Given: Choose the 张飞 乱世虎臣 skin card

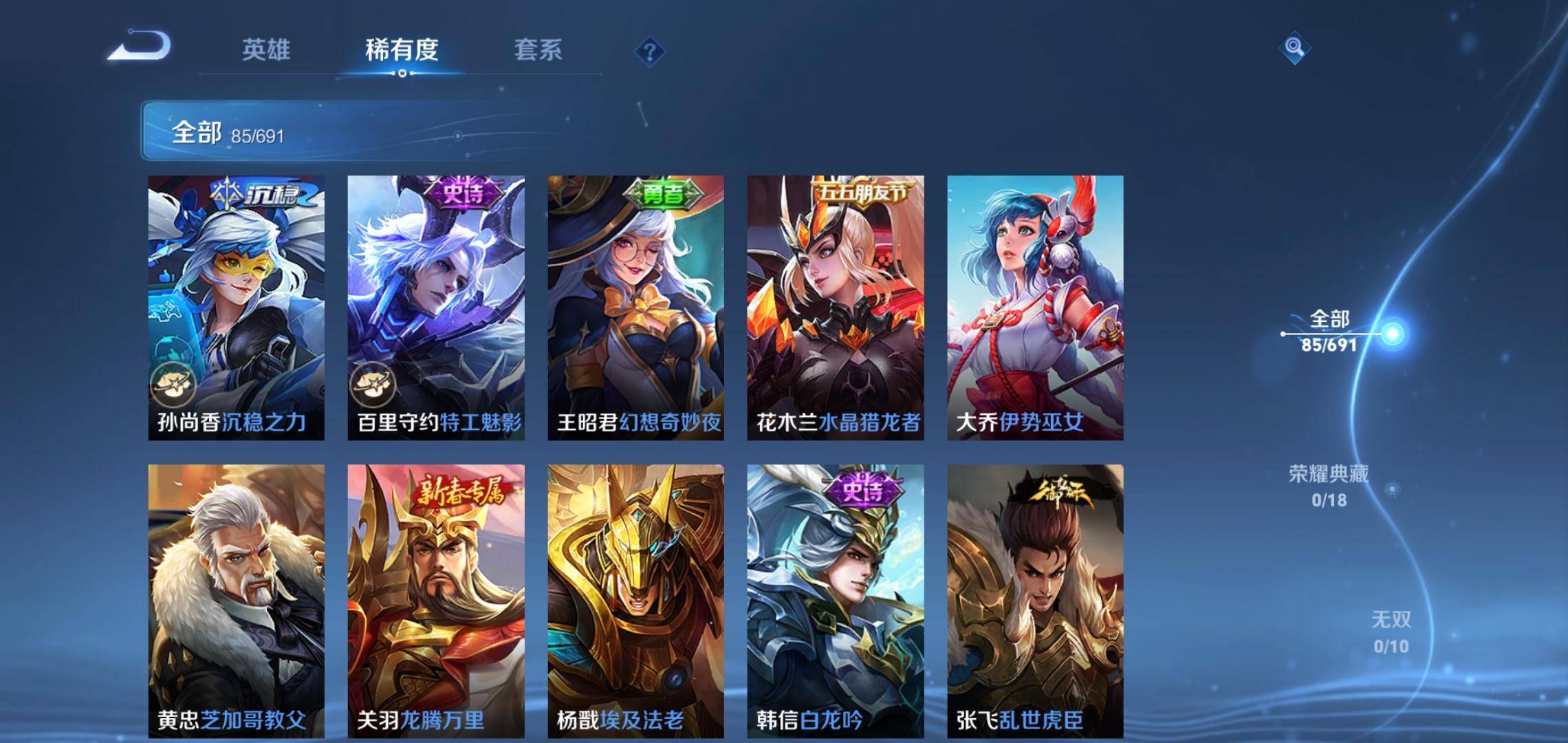Looking at the screenshot, I should [1035, 600].
